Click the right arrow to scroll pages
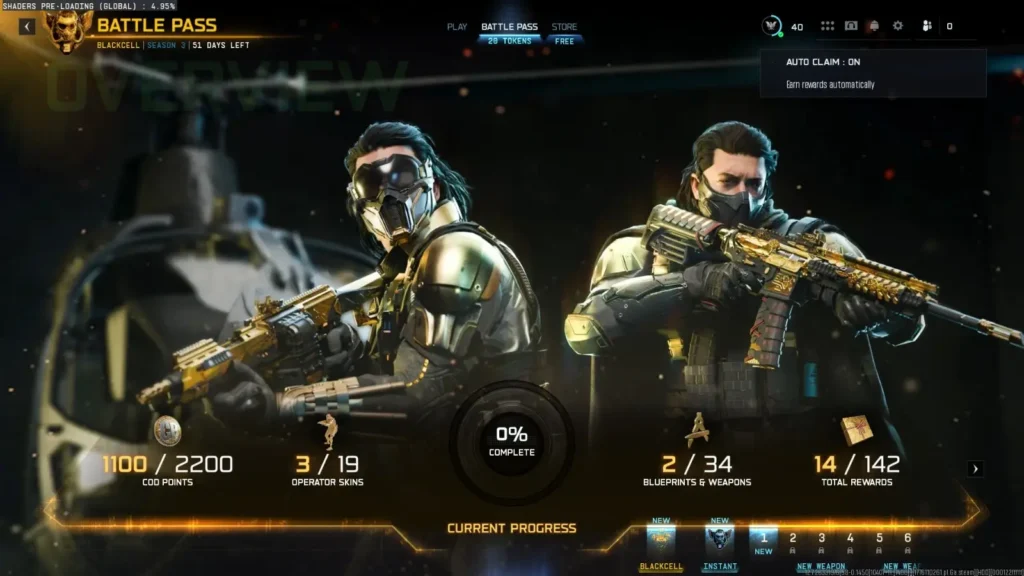Screen dimensions: 1024x576 point(976,468)
